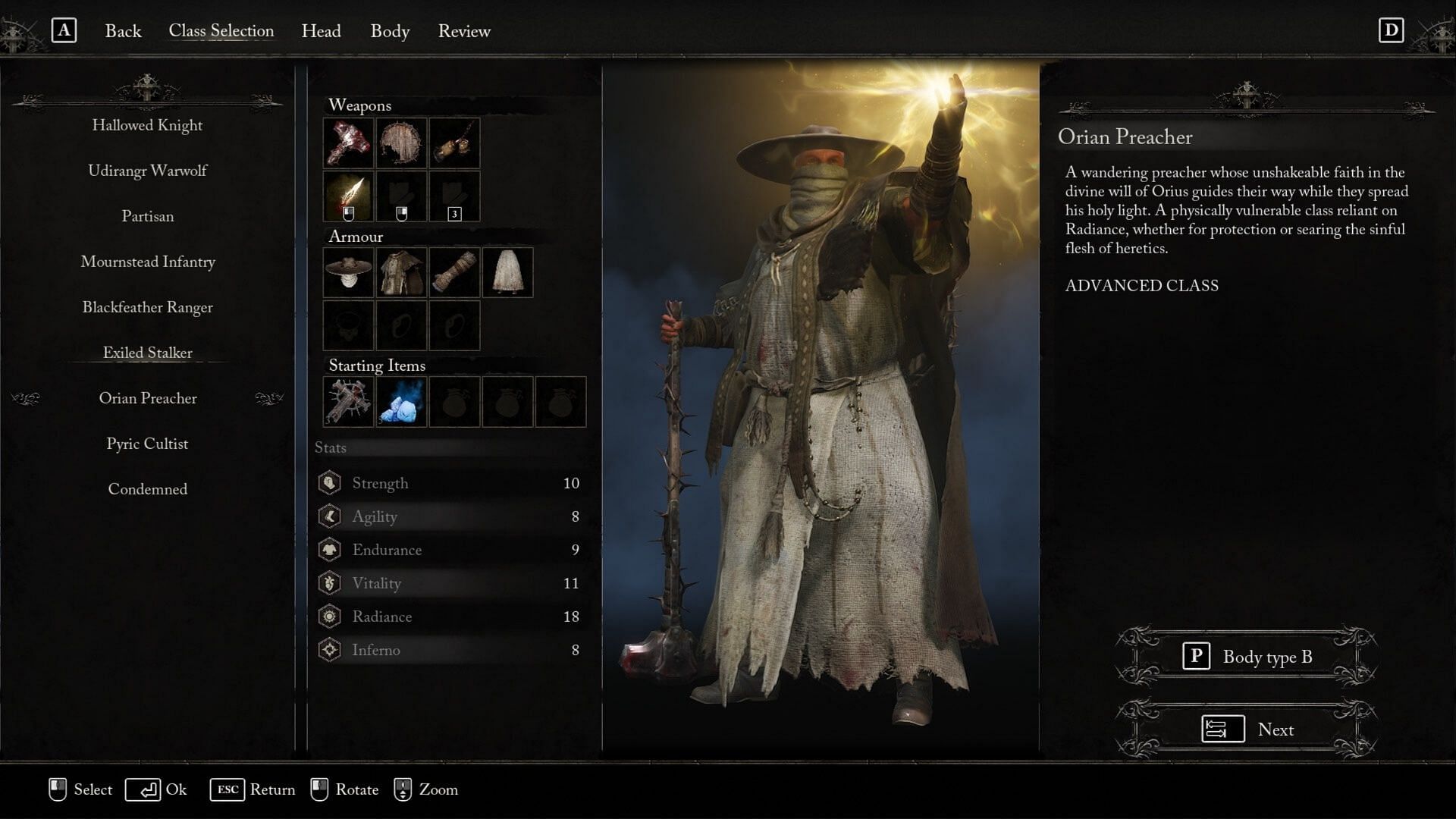Inspect the round wooden shield slot
The image size is (1456, 819).
pos(401,143)
